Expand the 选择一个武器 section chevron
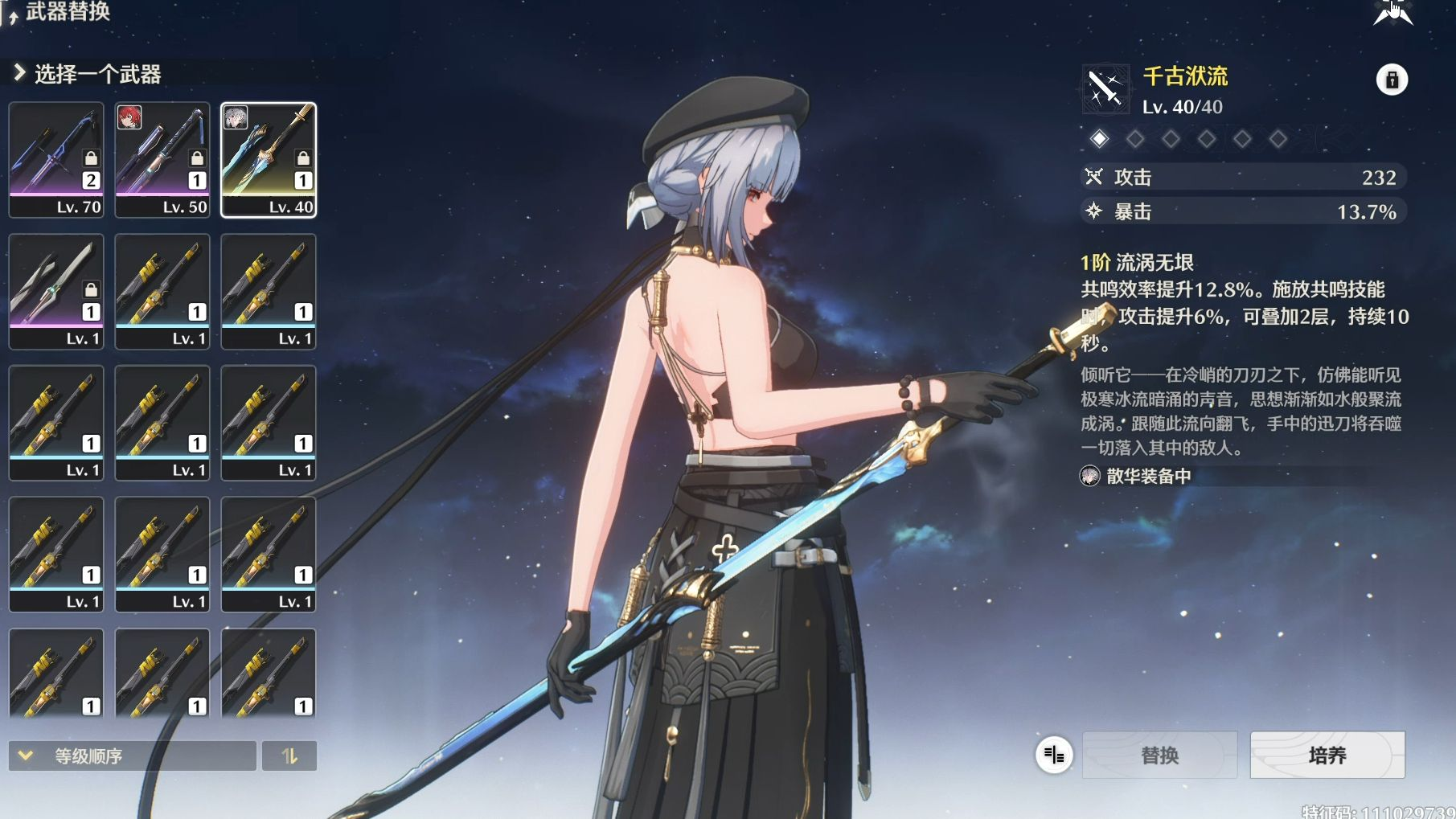 click(18, 72)
